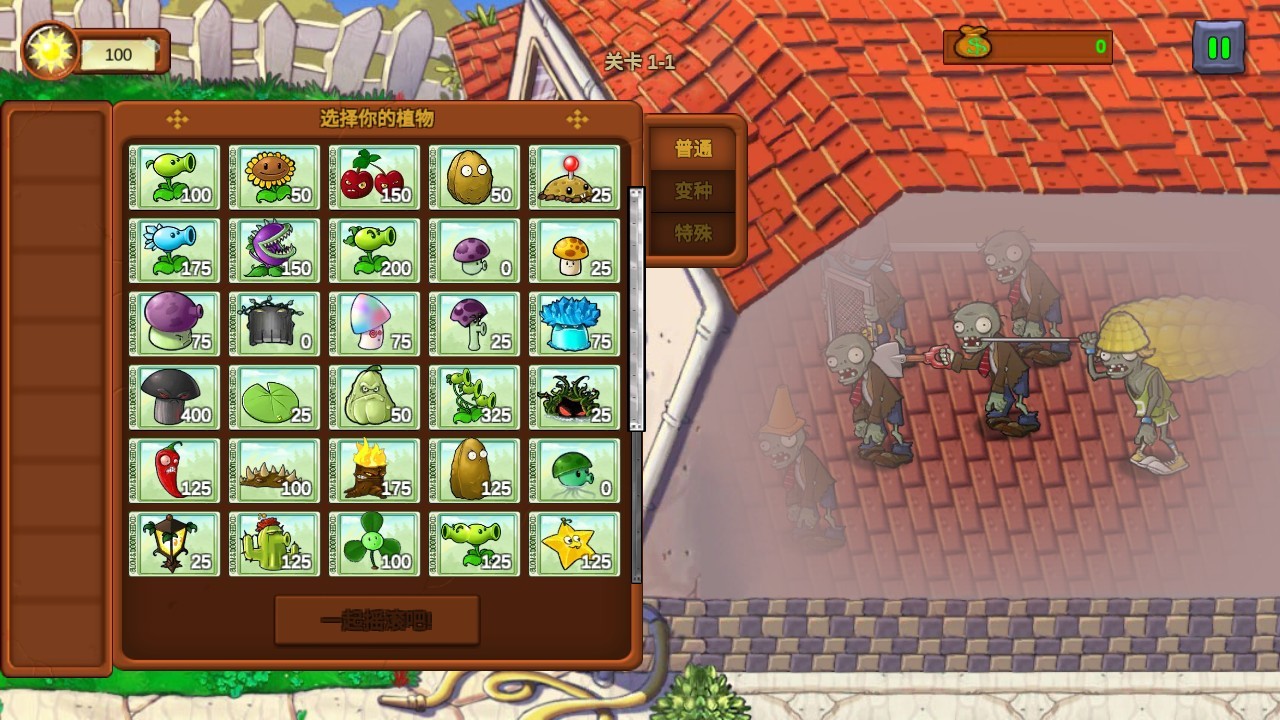Choose the Snow Pea seed card
Viewport: 1280px width, 720px height.
(174, 250)
